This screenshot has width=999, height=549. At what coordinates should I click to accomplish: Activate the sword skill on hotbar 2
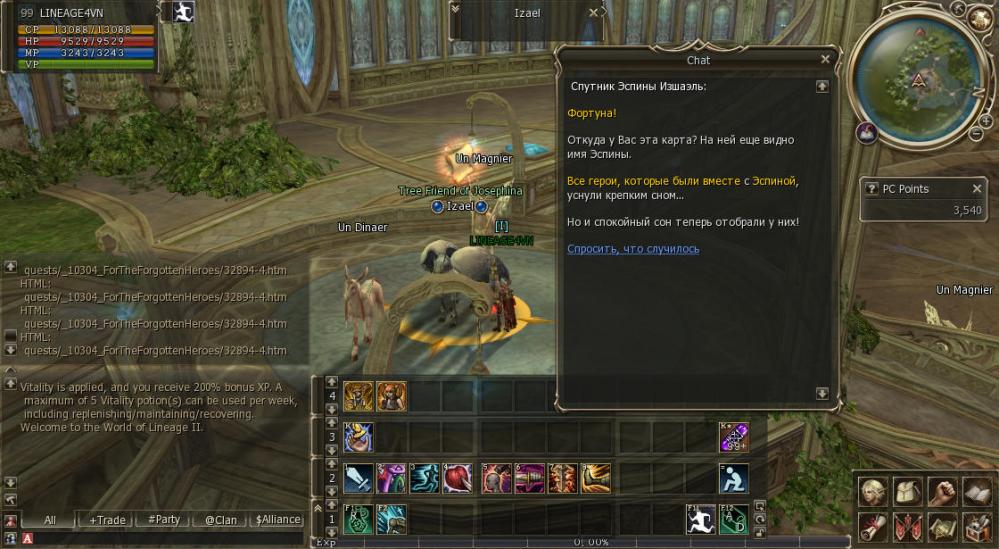(359, 478)
